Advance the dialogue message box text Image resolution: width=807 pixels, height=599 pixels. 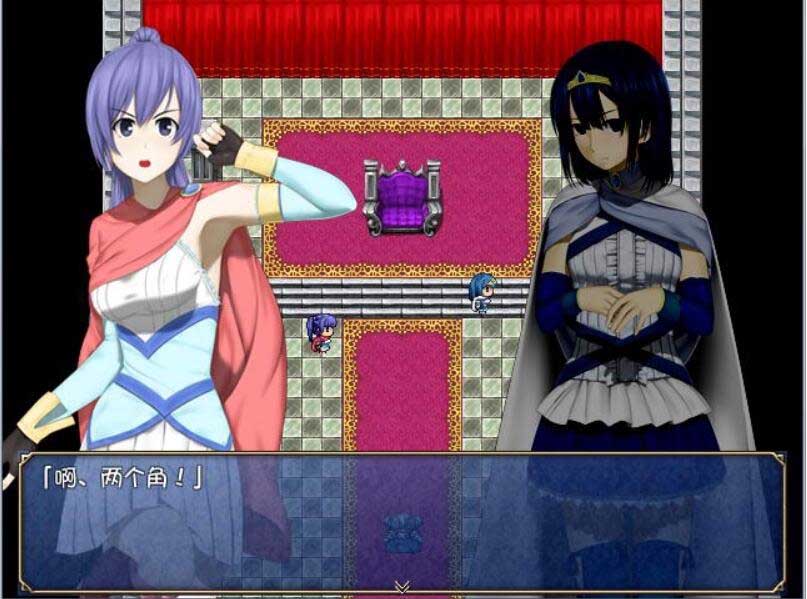402,520
